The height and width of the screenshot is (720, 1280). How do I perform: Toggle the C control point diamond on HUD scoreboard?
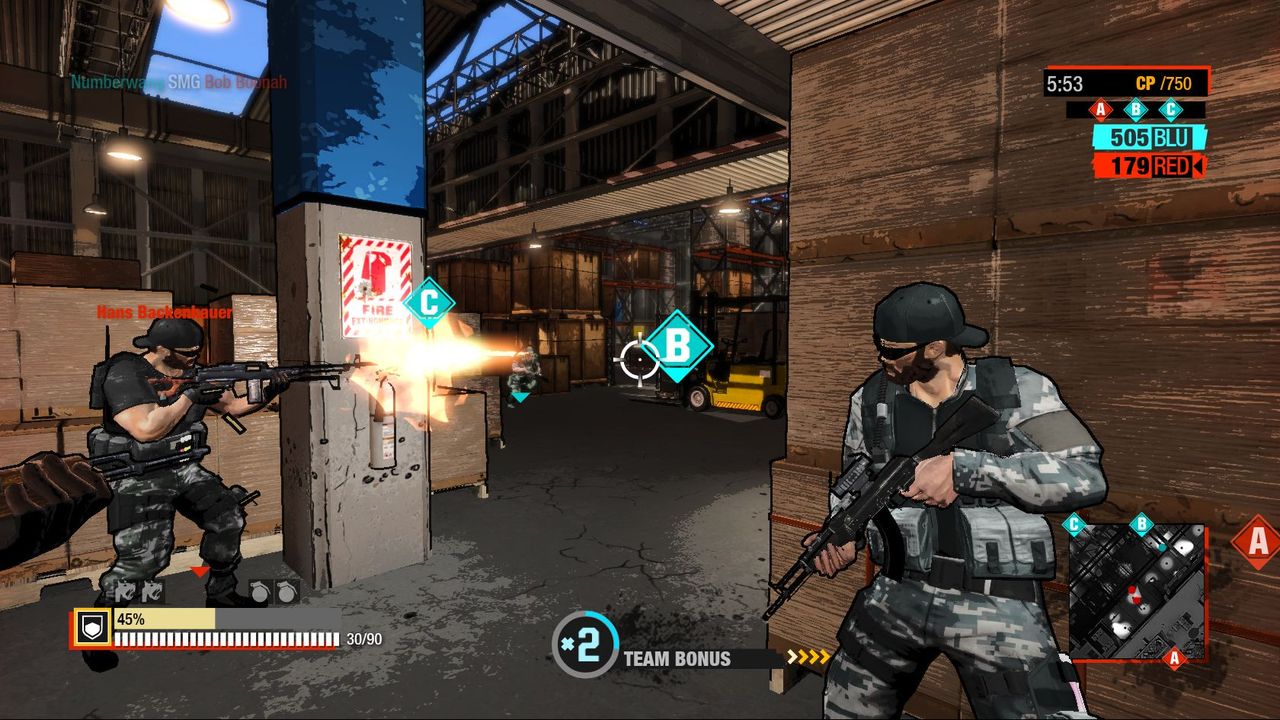pyautogui.click(x=1171, y=109)
